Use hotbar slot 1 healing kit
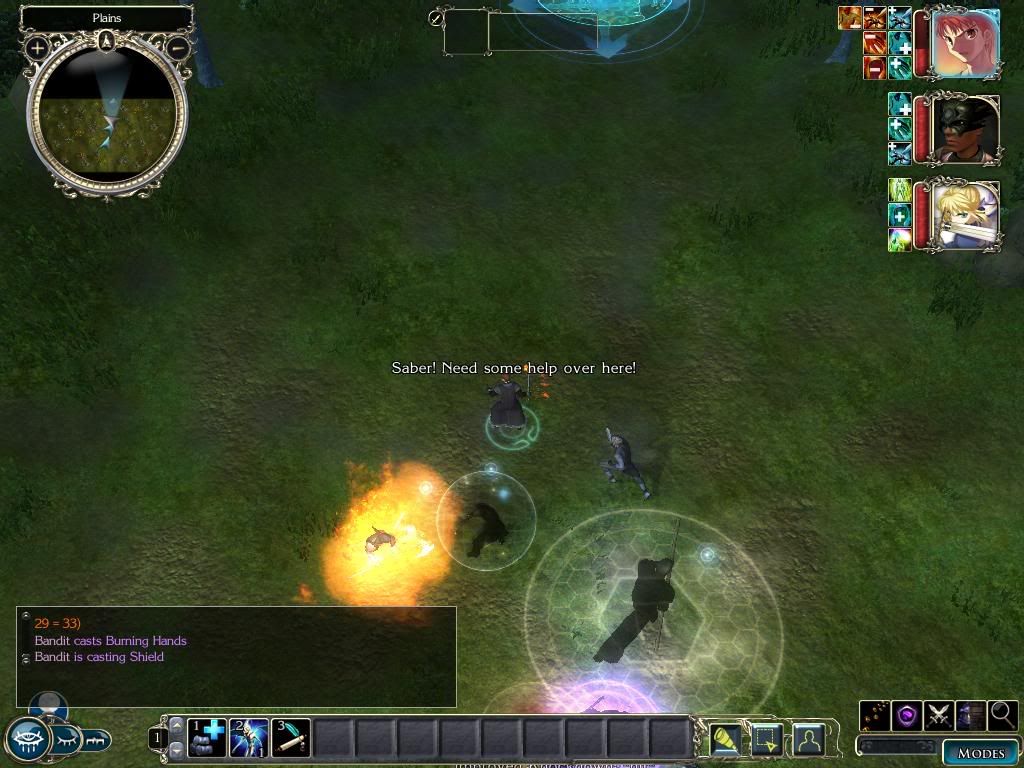This screenshot has width=1024, height=768. click(x=207, y=738)
